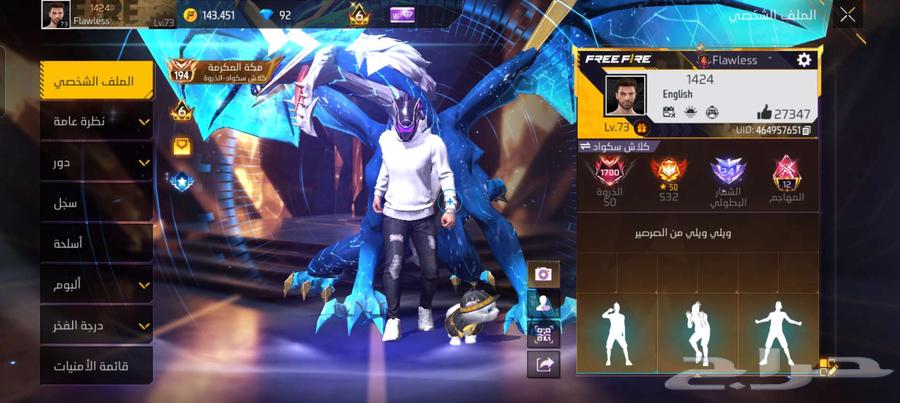Open the الملف الشخصي profile tab

coord(97,80)
